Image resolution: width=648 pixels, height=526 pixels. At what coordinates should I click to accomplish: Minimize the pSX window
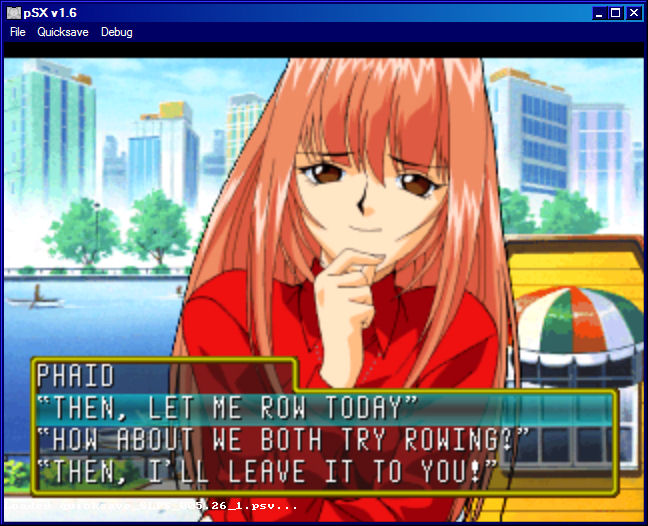(x=599, y=13)
